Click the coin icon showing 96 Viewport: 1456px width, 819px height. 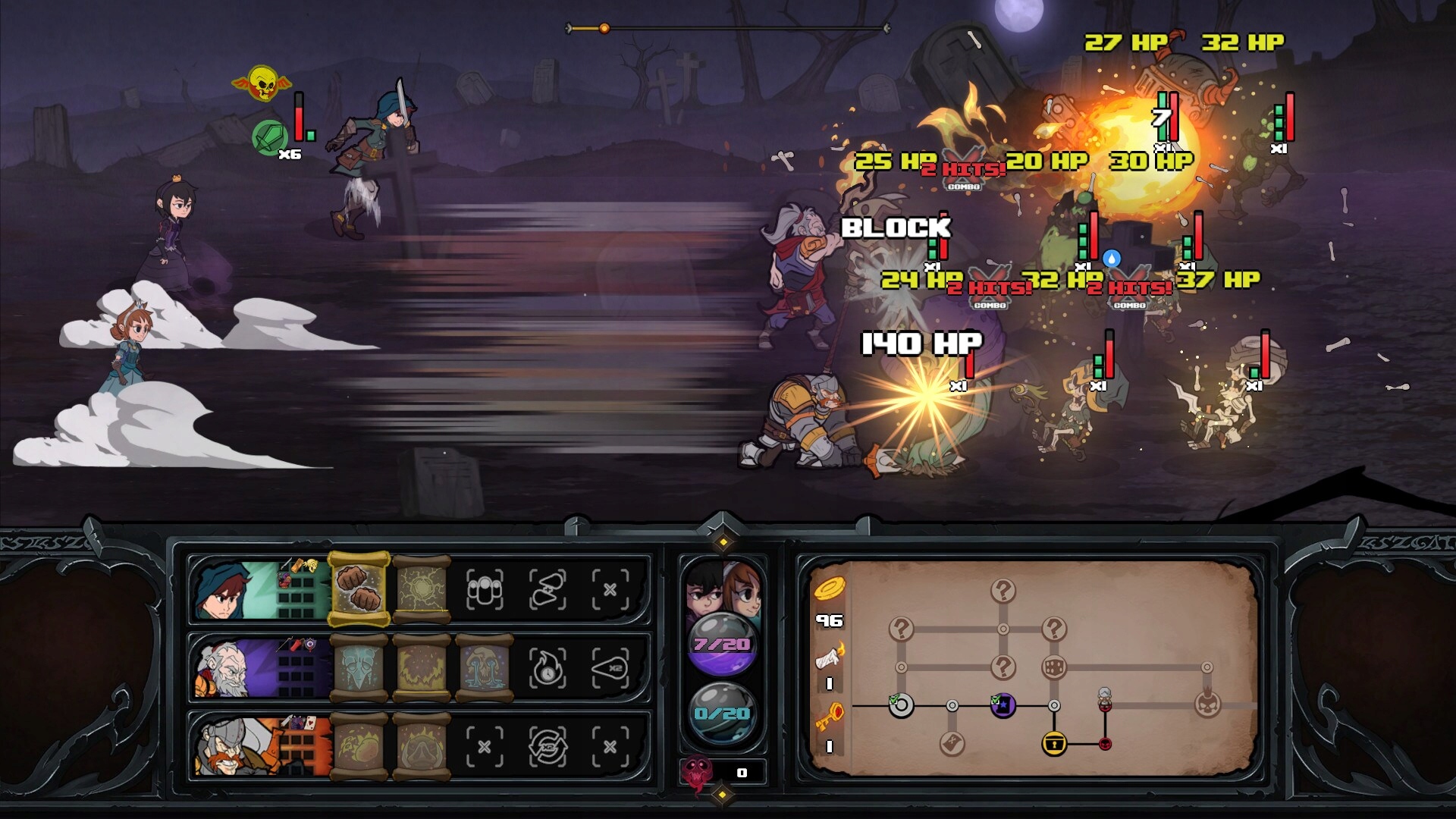830,590
